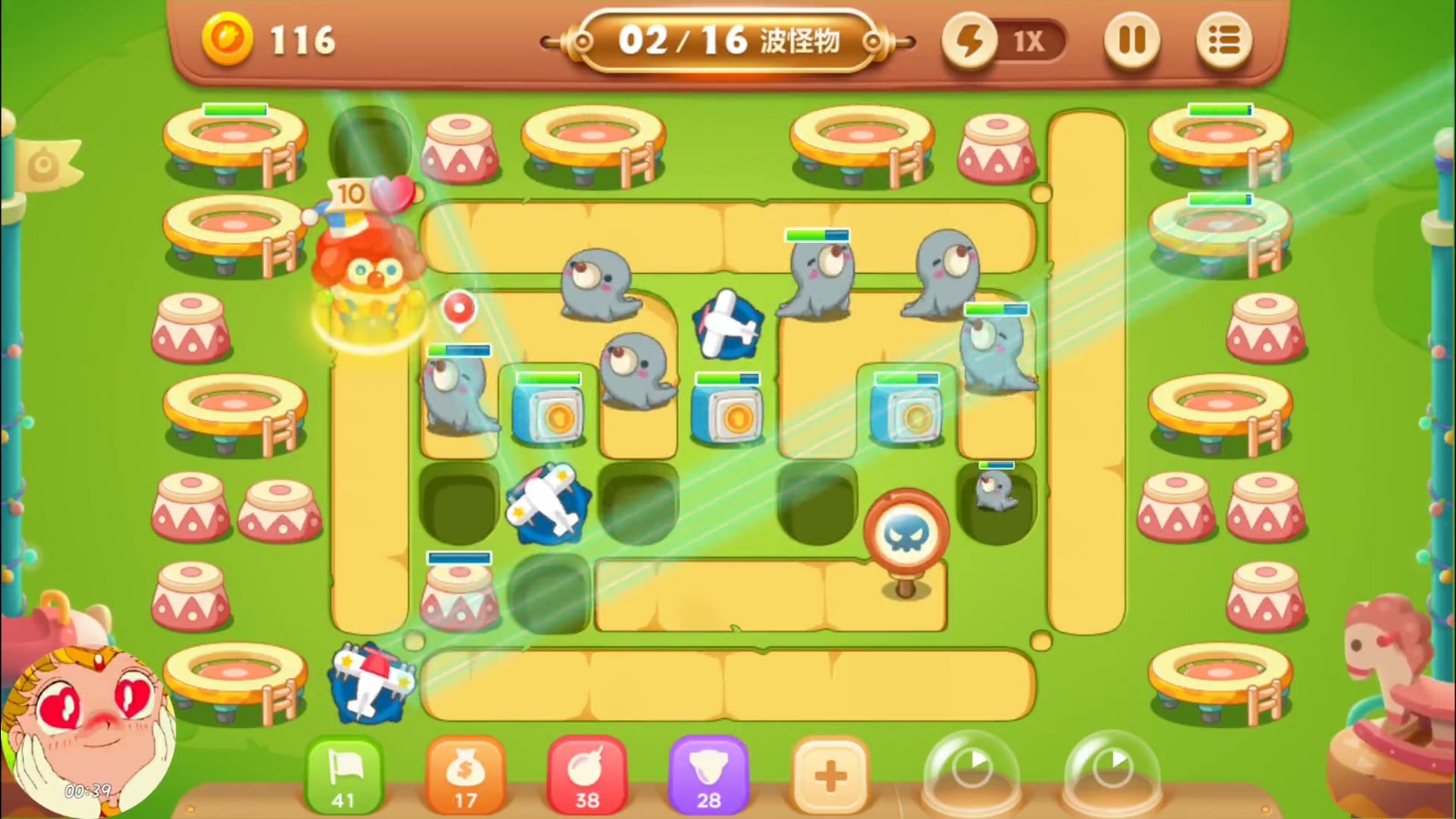
Task: Click the 02/16 波怪物 wave banner
Action: 728,41
